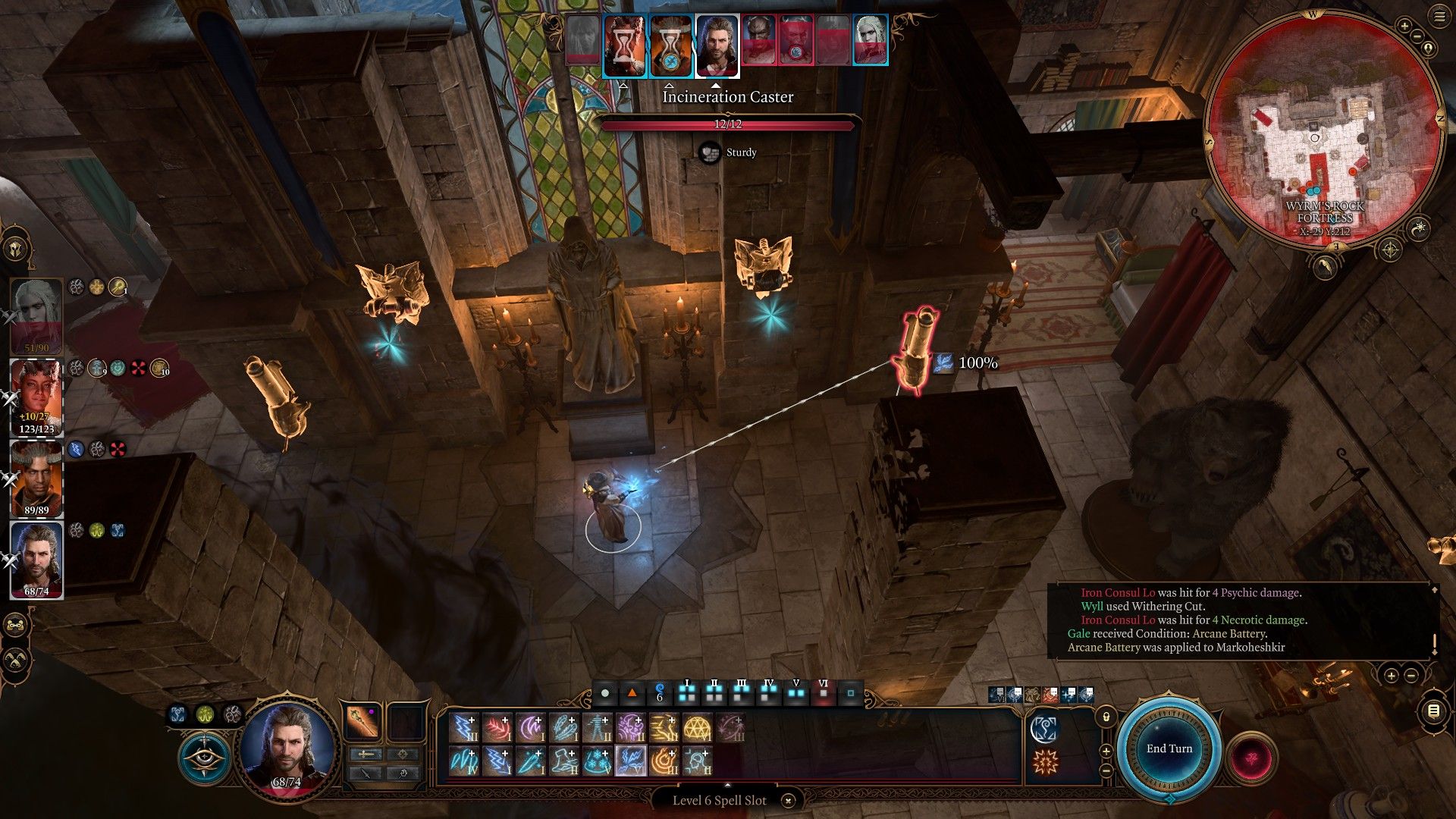Screen dimensions: 1456x819
Task: Select the orange triangle bonus action filter
Action: coord(632,692)
